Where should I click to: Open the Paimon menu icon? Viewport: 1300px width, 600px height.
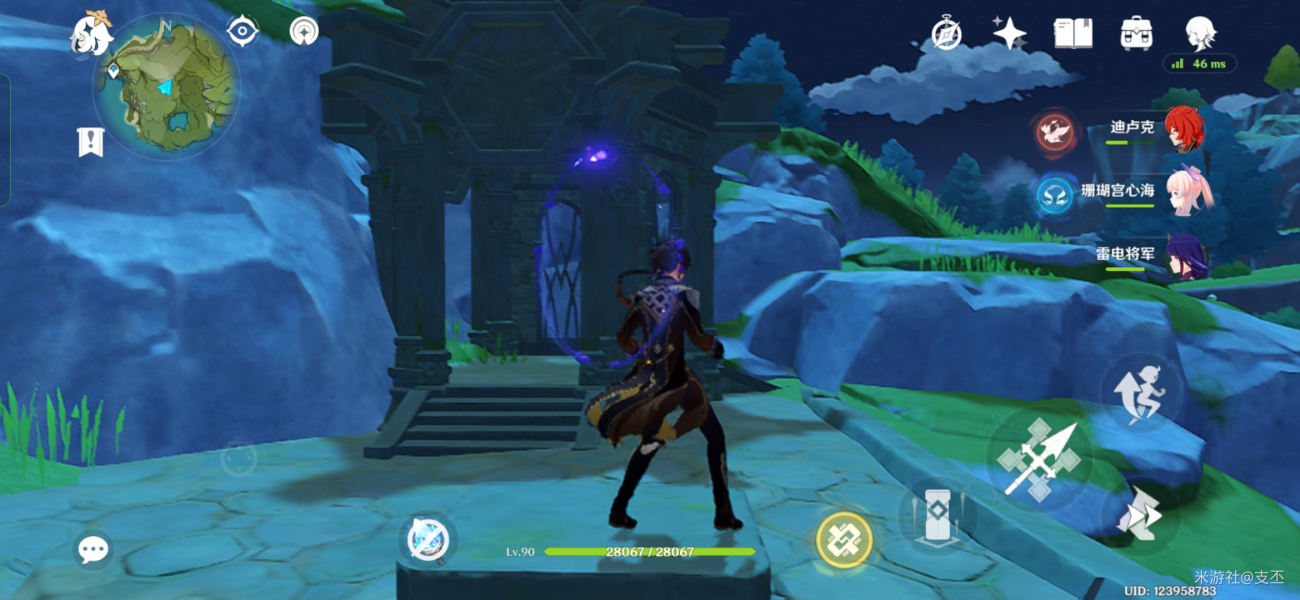tap(90, 33)
